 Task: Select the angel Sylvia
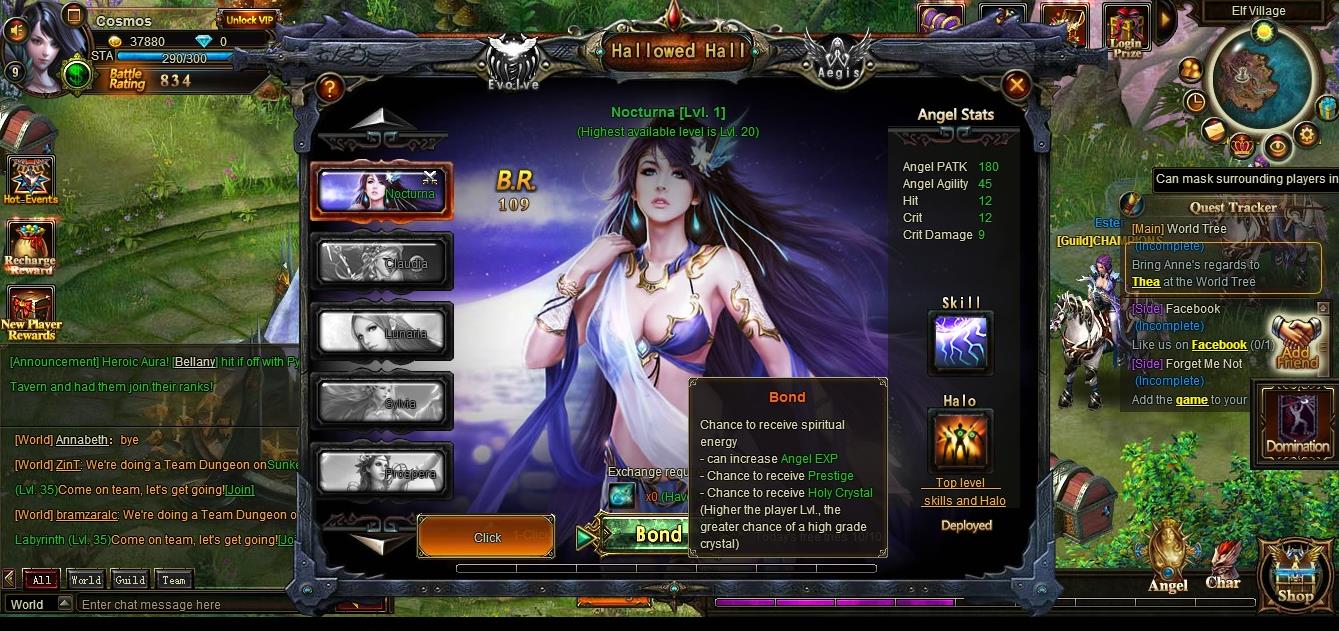pyautogui.click(x=381, y=400)
